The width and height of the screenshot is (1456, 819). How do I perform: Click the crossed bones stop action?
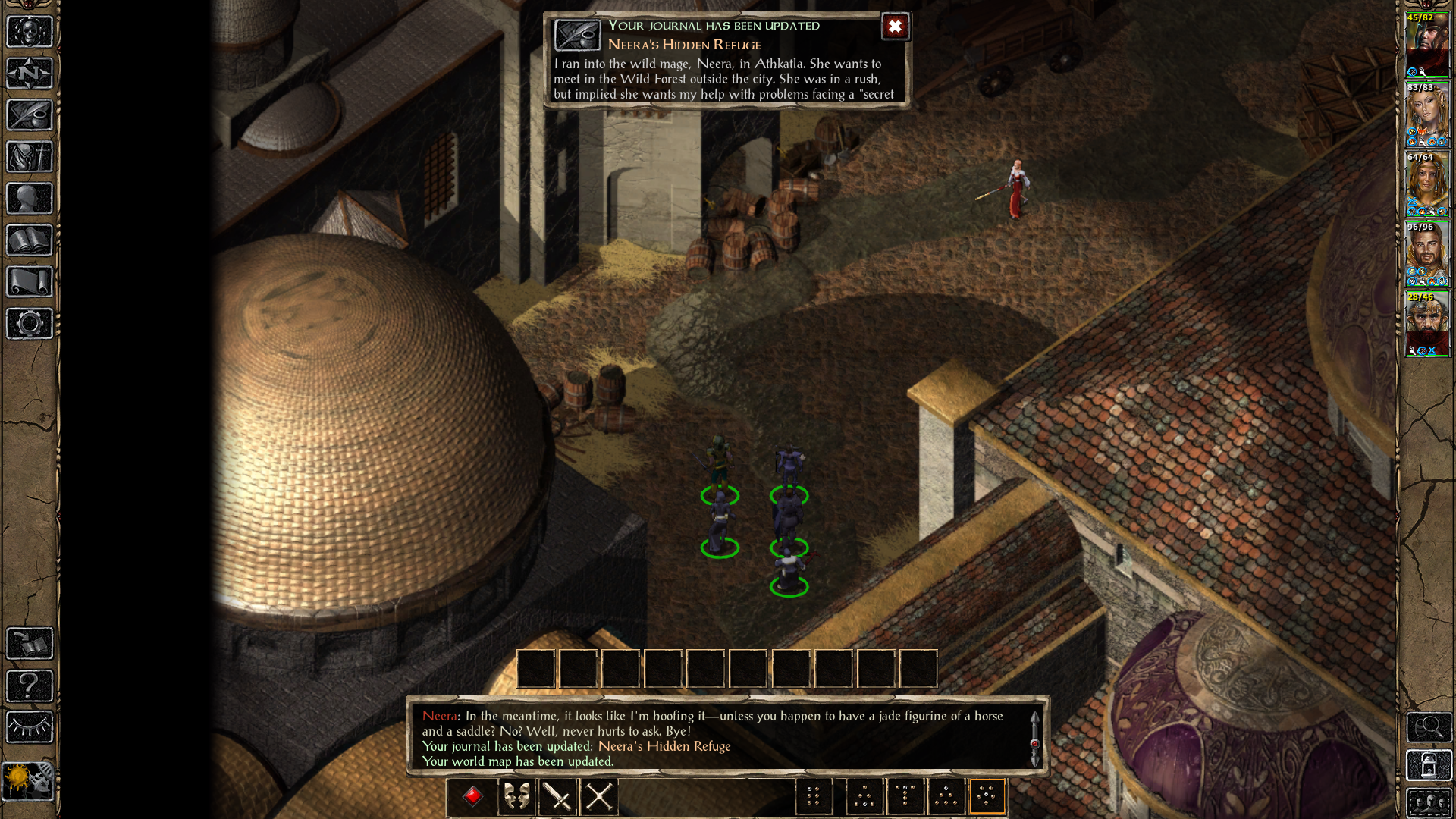click(x=599, y=796)
